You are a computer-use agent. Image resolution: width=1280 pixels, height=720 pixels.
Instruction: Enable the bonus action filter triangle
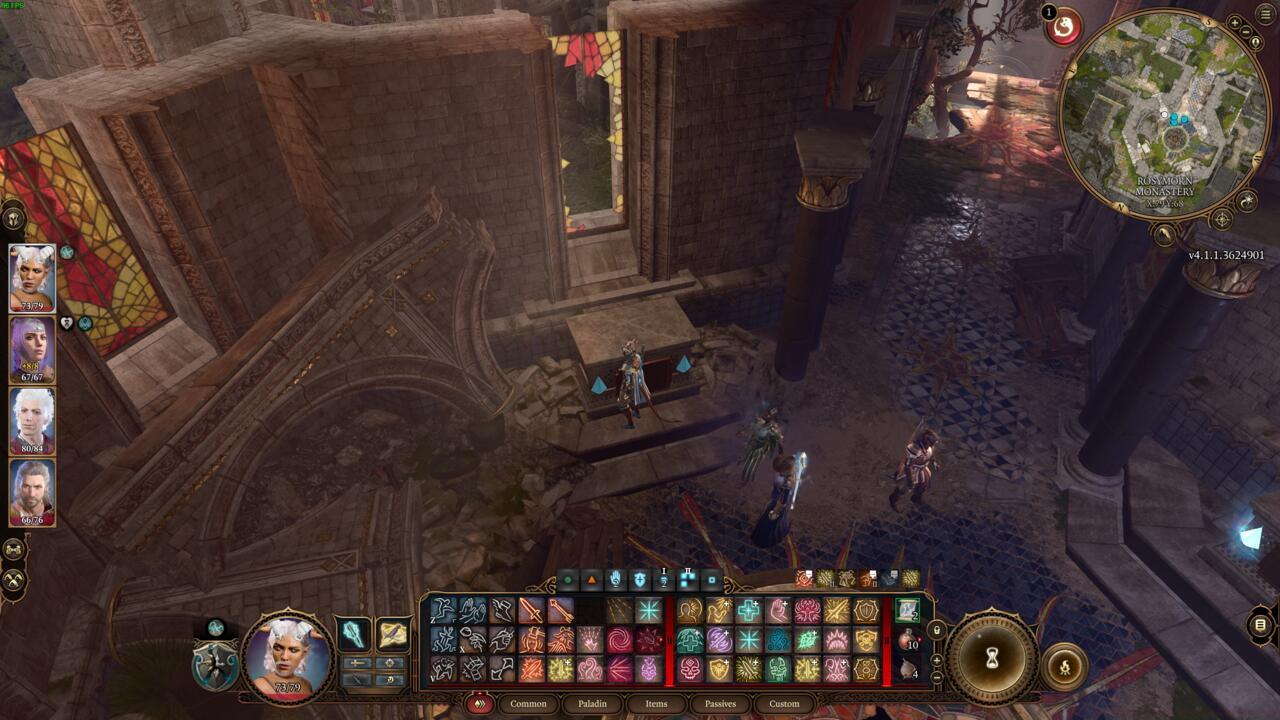(591, 578)
